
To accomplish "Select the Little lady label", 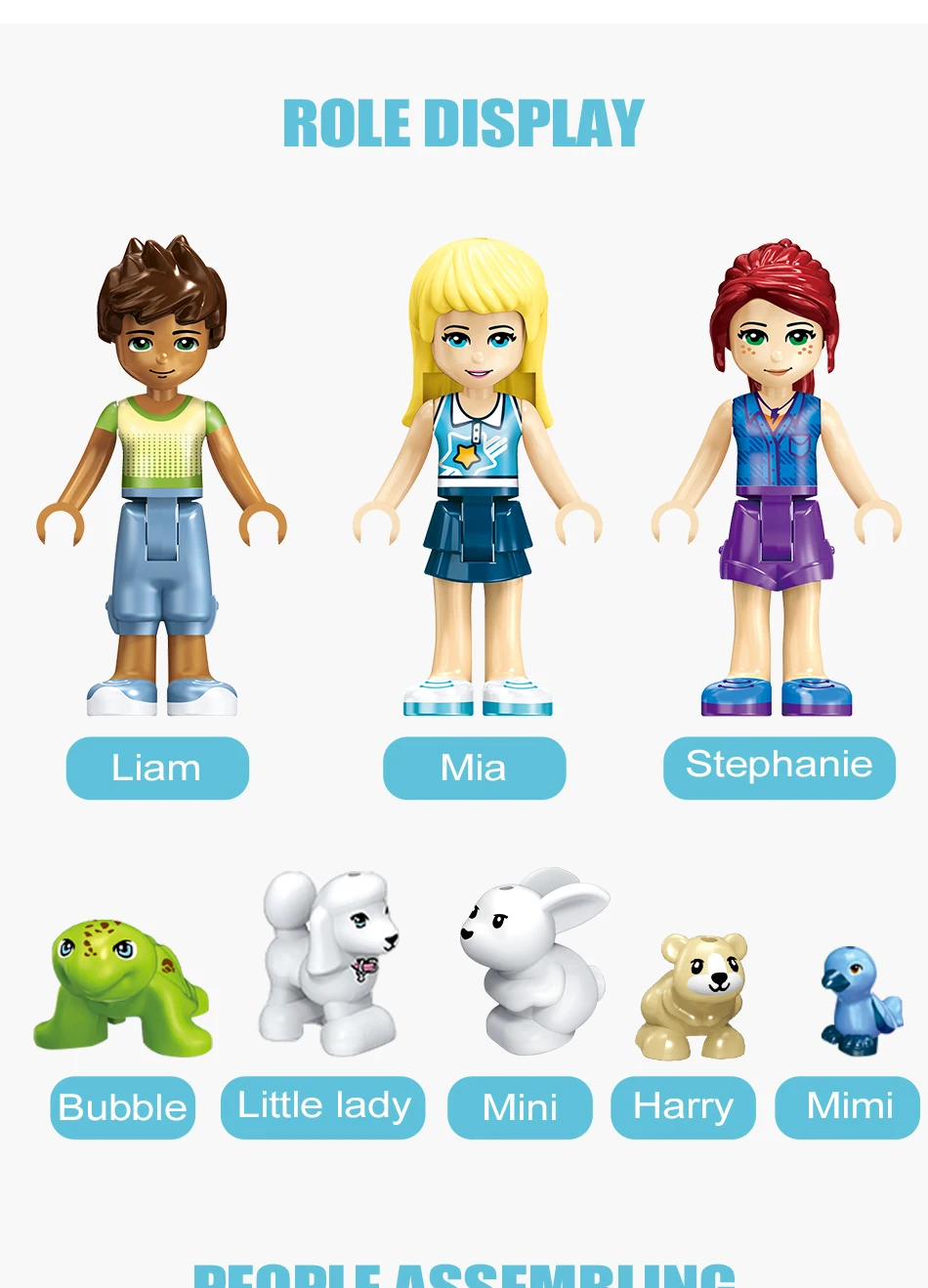I will 323,1106.
